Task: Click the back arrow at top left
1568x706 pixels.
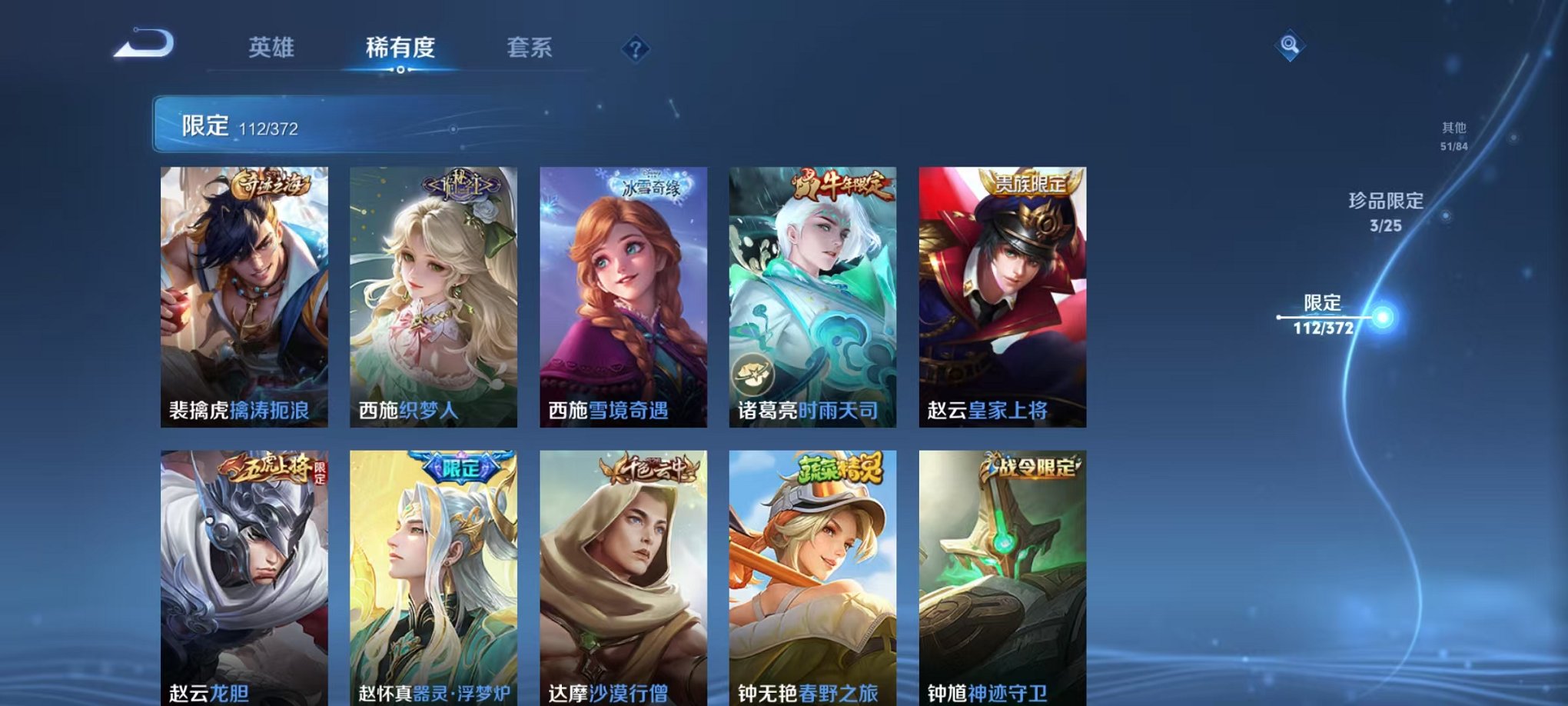Action: [143, 44]
